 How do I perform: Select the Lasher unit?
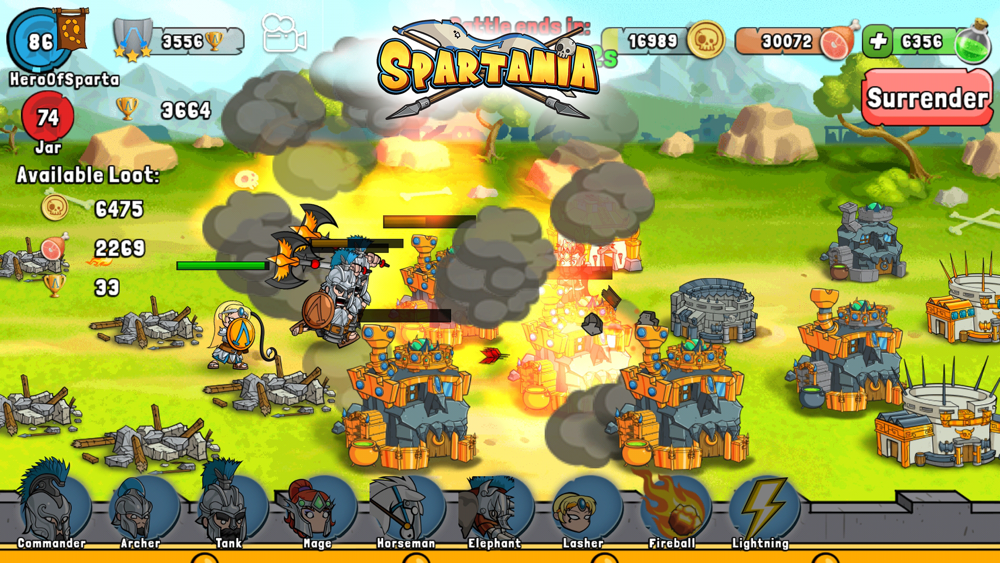point(583,507)
